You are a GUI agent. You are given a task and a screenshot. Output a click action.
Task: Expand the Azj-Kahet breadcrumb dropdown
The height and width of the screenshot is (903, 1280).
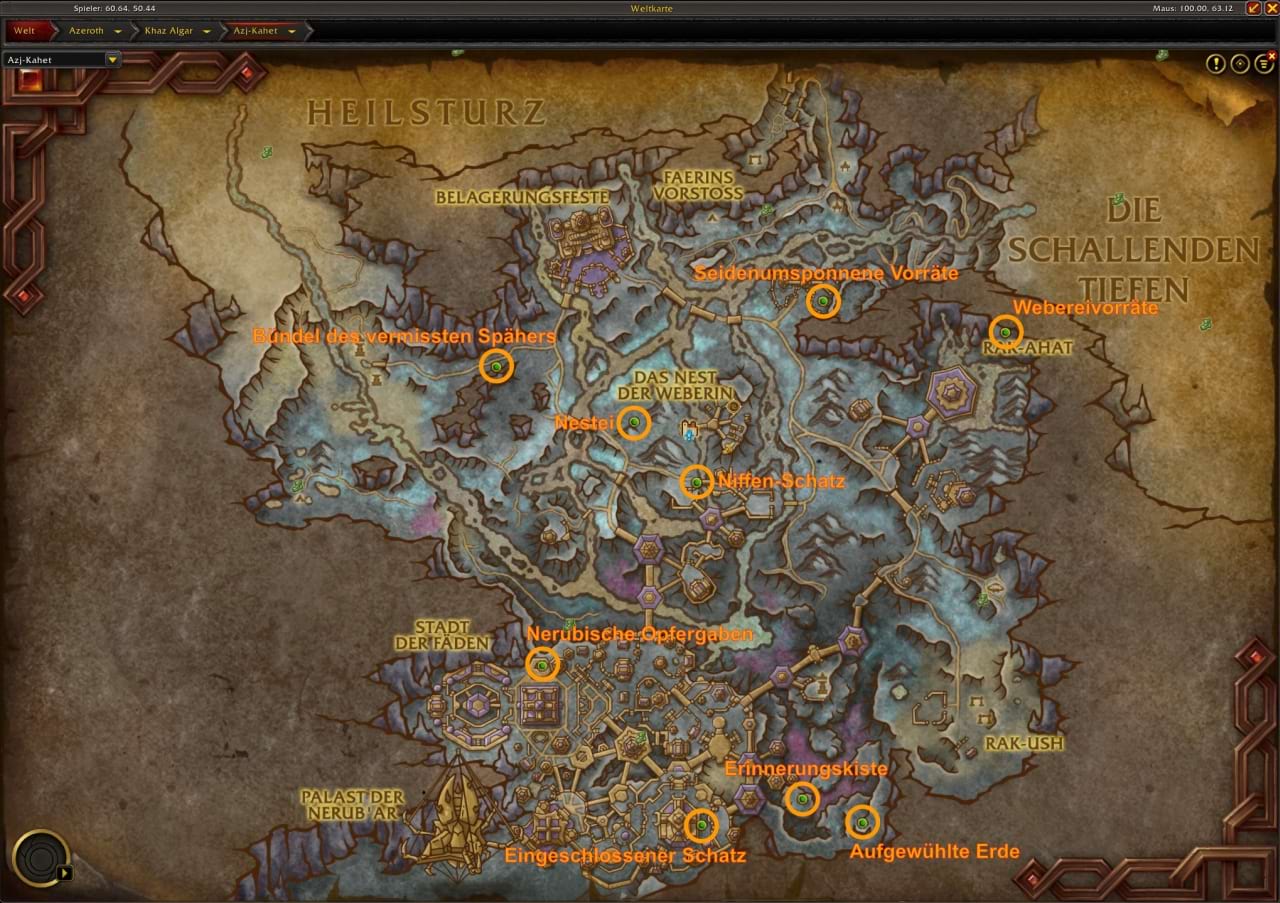tap(292, 31)
